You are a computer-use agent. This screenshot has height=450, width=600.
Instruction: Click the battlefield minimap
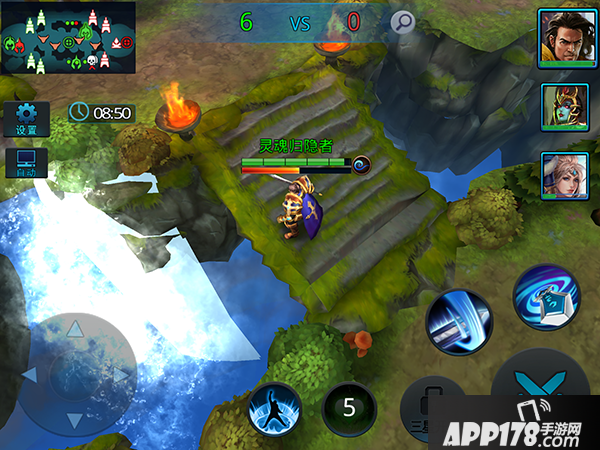(x=68, y=37)
